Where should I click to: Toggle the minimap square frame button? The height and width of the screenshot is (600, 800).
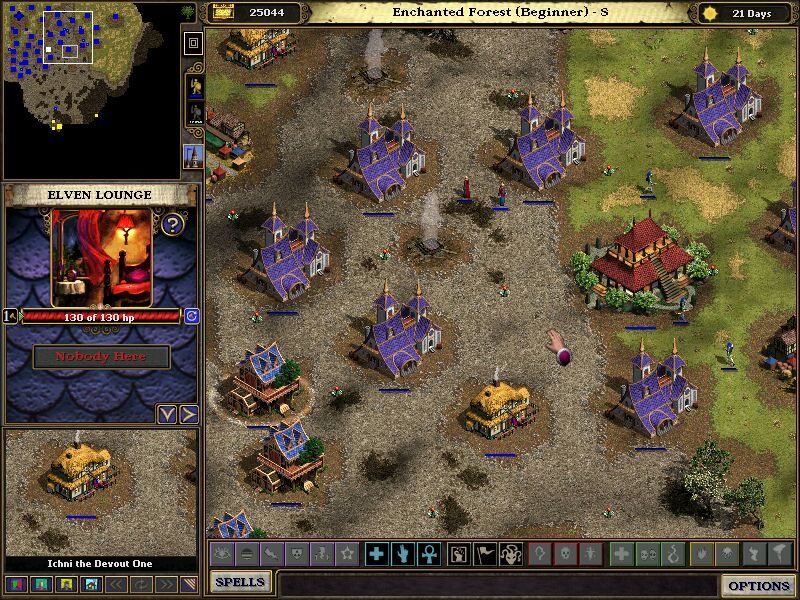coord(194,43)
